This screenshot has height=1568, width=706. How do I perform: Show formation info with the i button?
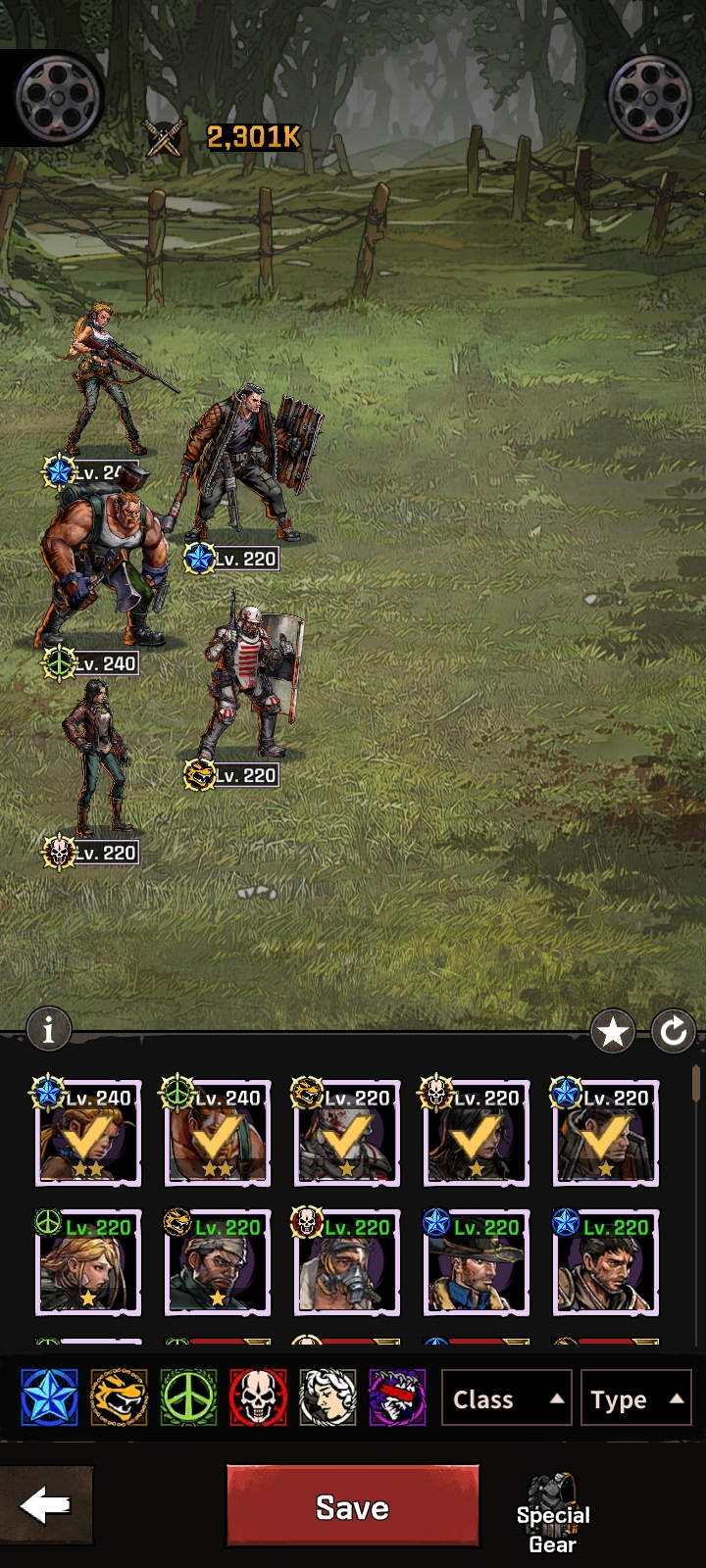[x=49, y=1030]
